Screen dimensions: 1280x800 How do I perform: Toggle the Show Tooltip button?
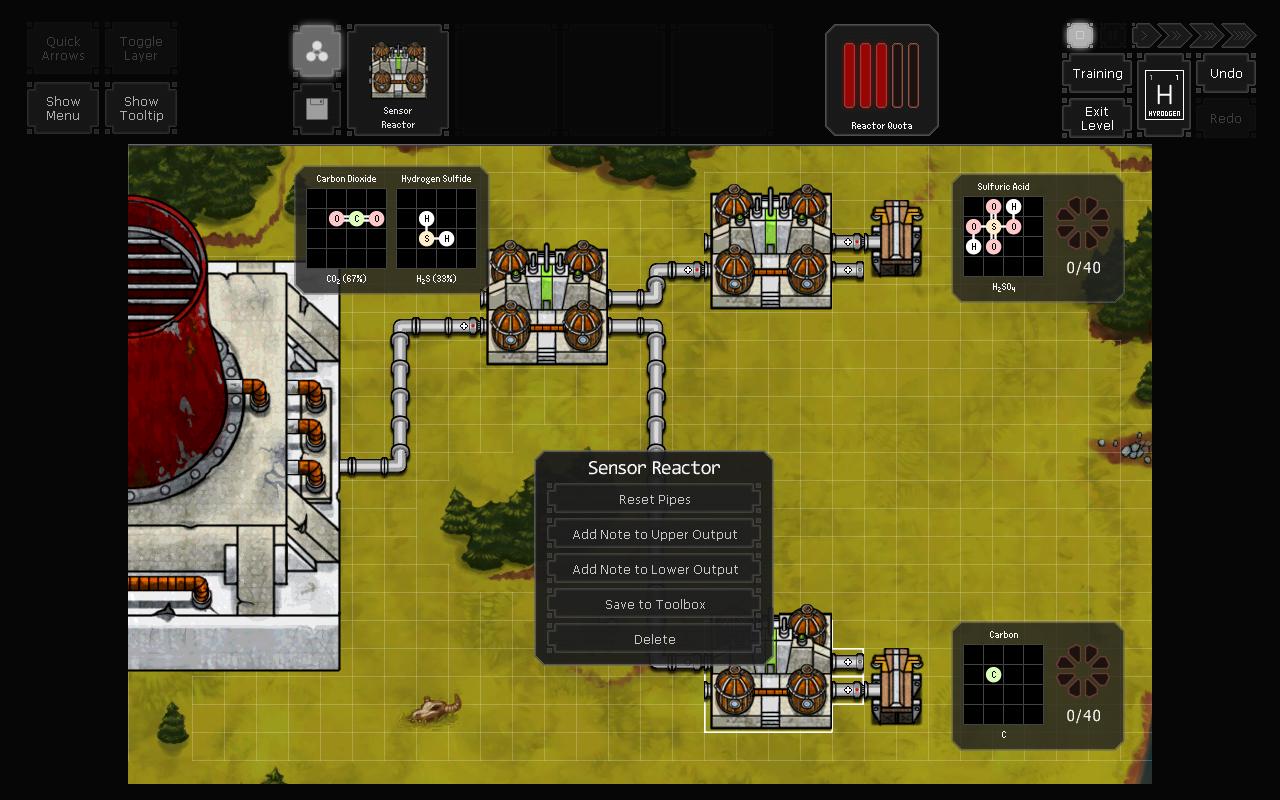pos(141,108)
